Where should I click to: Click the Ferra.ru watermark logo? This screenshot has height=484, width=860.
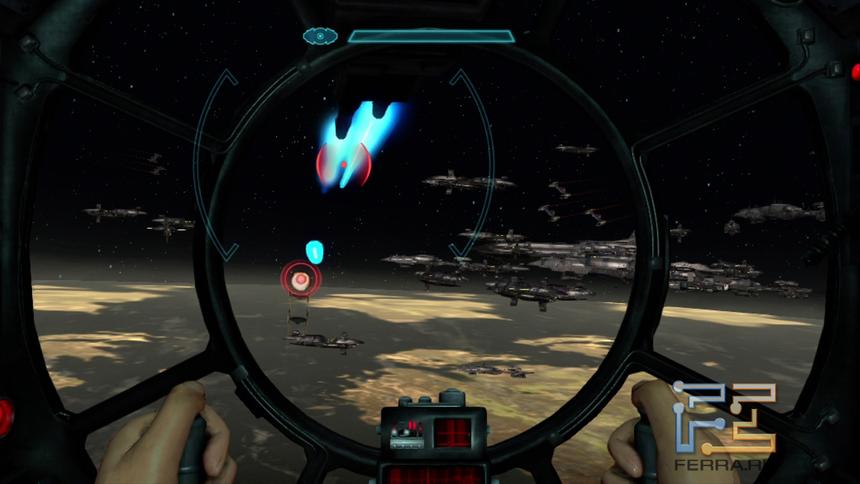(x=723, y=423)
